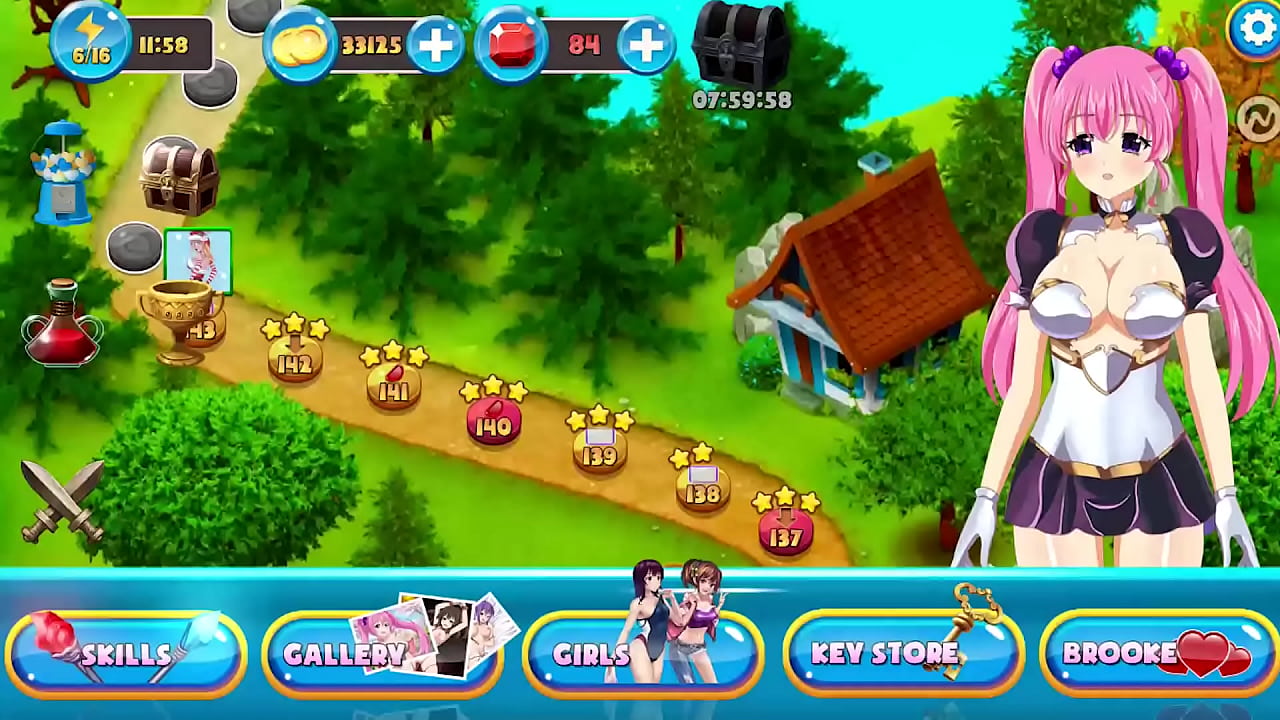Select level 140 on the path
Image resolution: width=1280 pixels, height=720 pixels.
click(x=492, y=422)
